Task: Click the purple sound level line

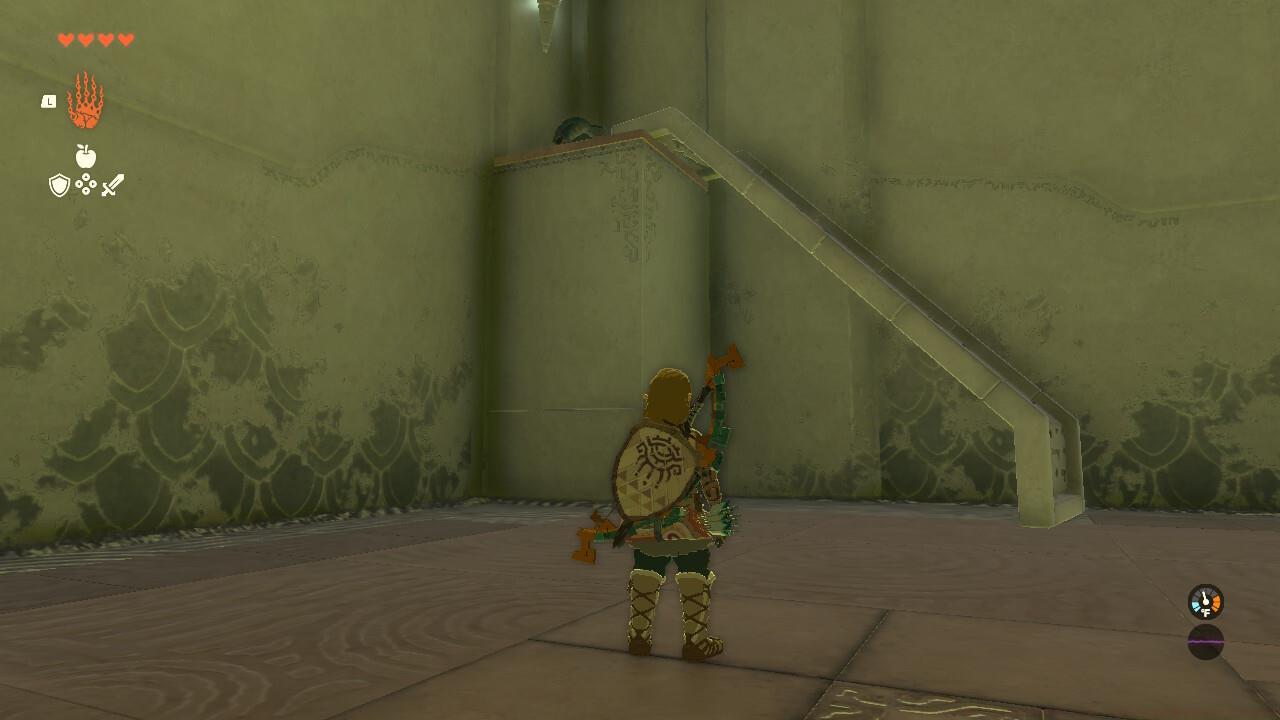Action: [x=1205, y=641]
